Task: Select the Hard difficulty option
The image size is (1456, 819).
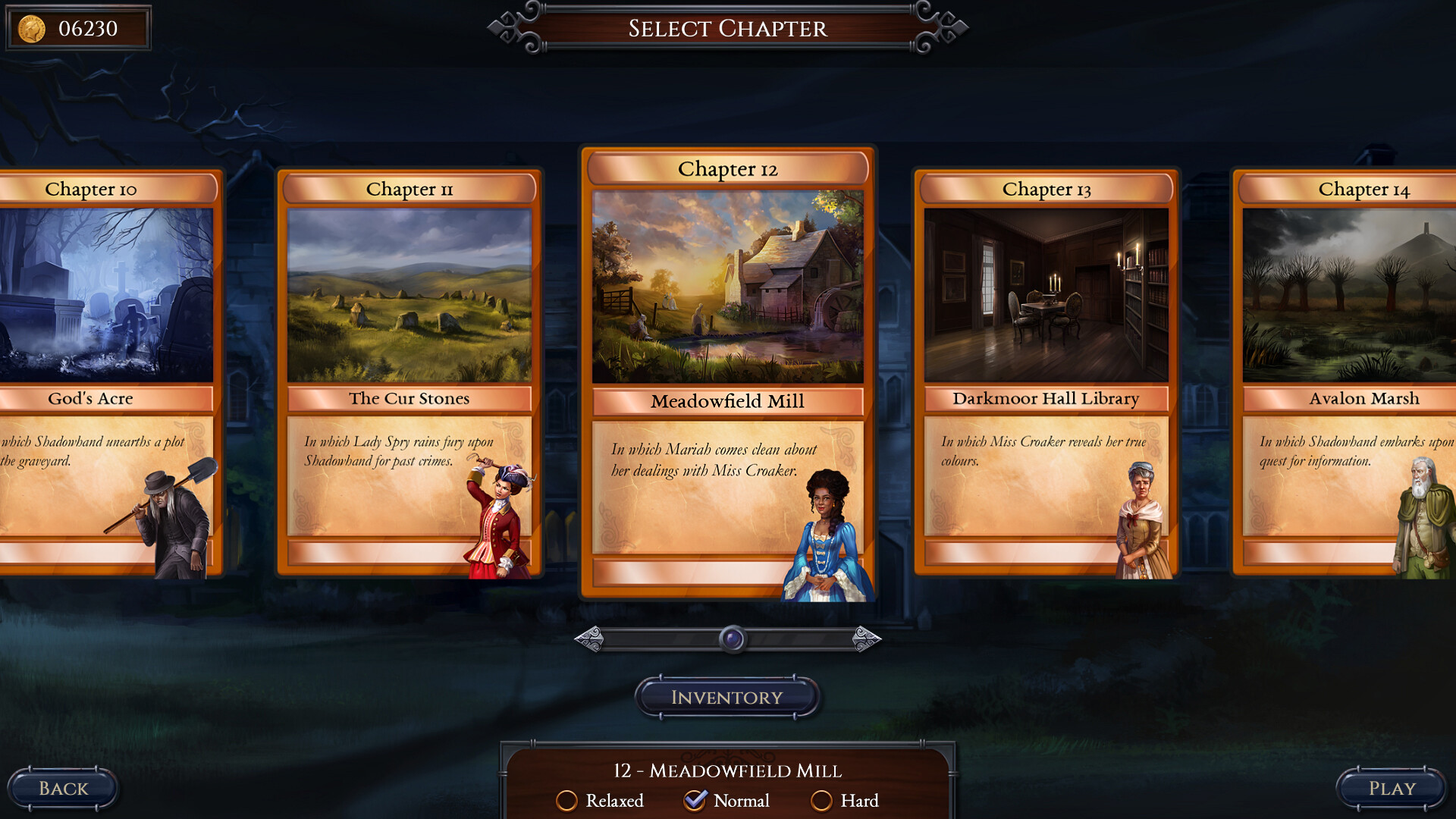Action: [824, 801]
